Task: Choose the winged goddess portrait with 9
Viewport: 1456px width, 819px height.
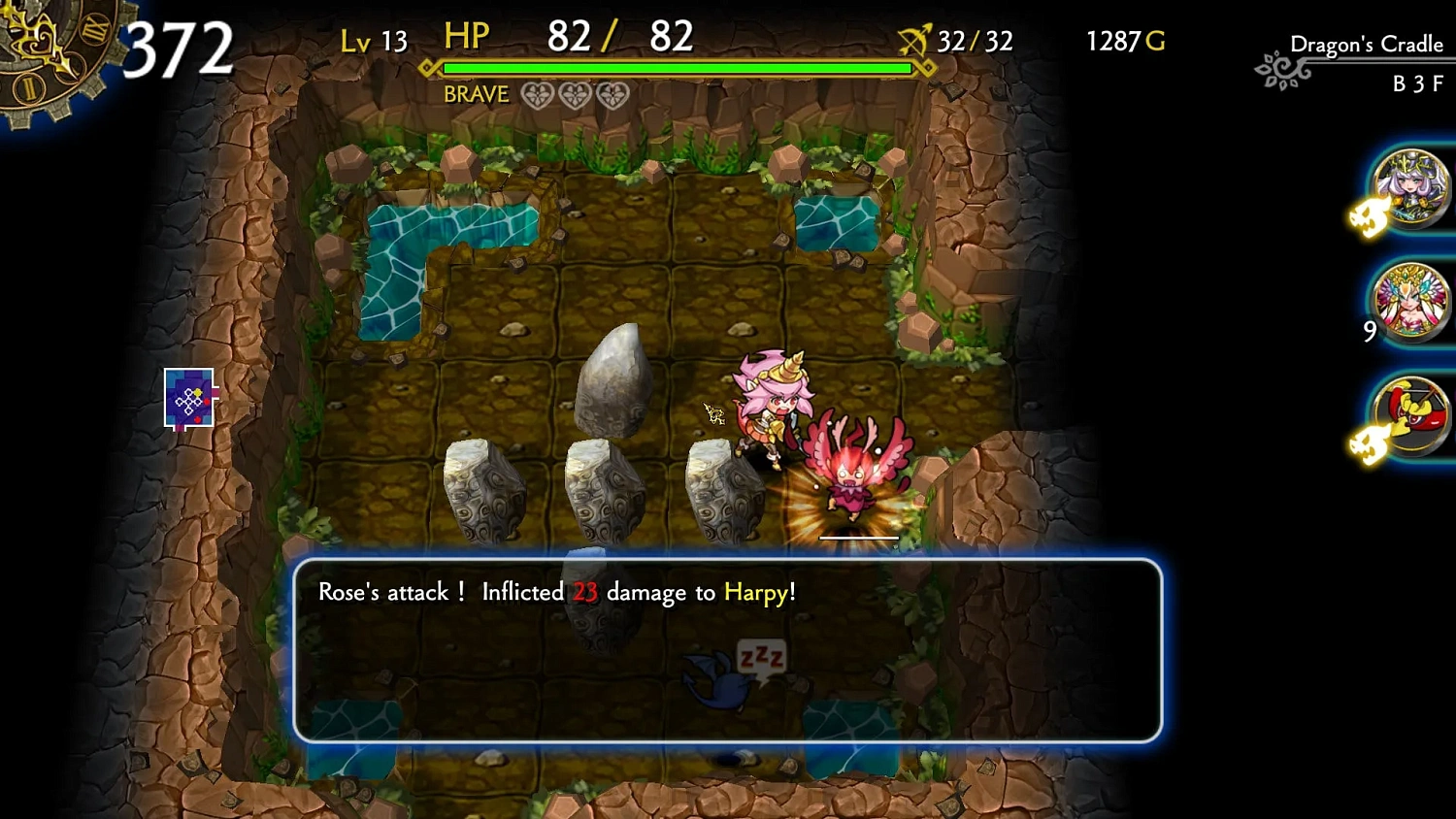Action: [1410, 302]
